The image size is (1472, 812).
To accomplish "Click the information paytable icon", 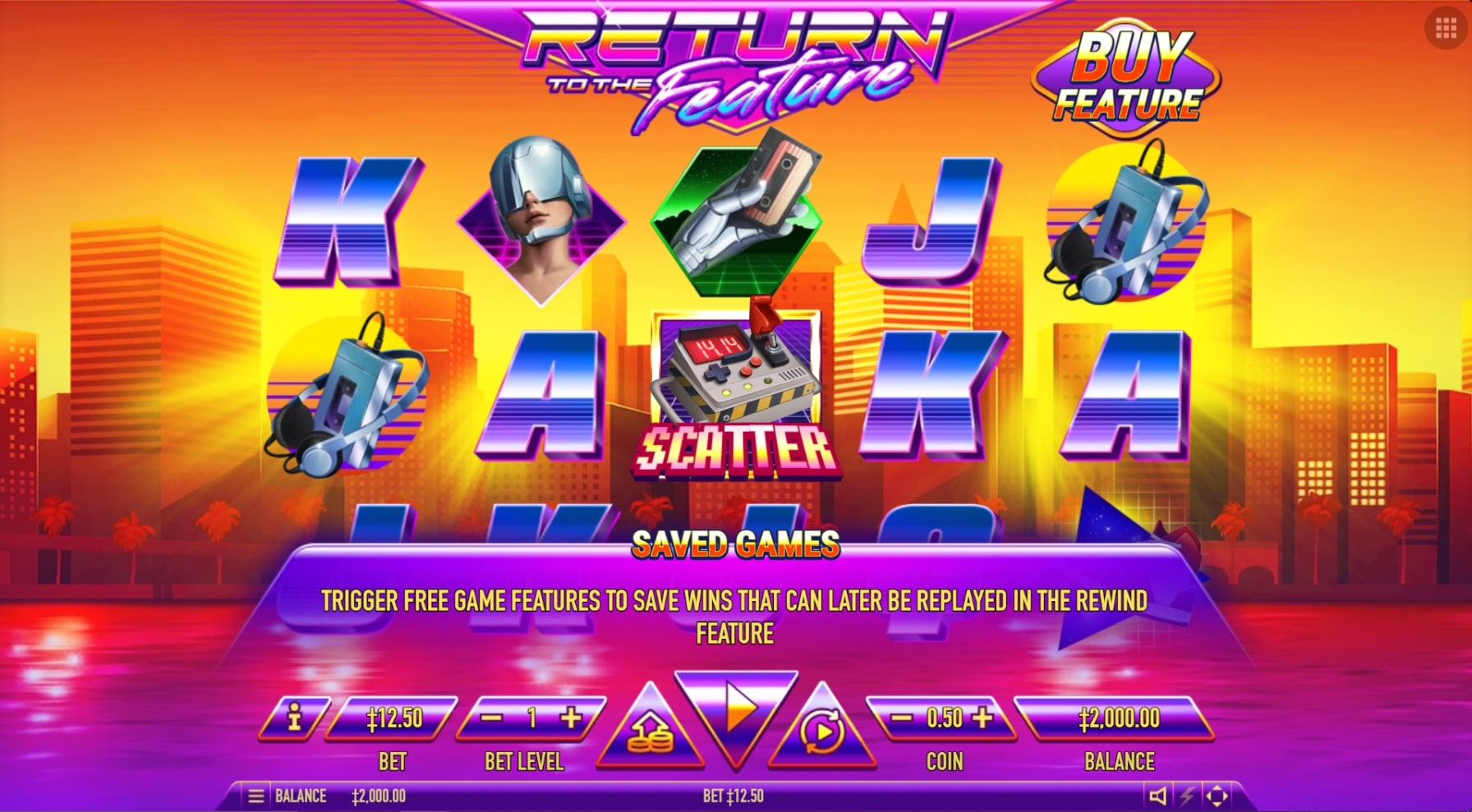I will click(x=293, y=717).
